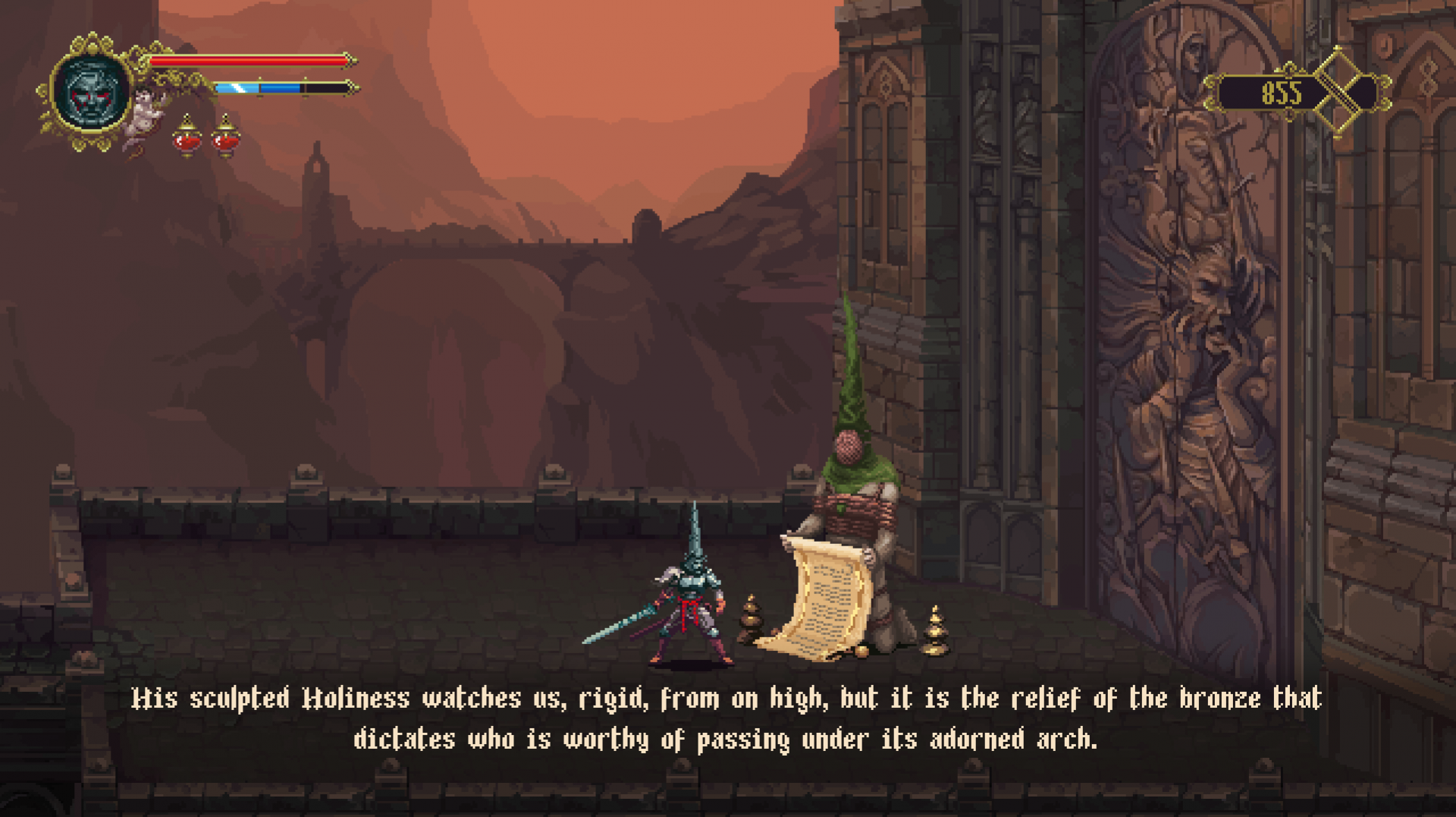This screenshot has height=817, width=1456.
Task: Click the cherub figure beside the portrait frame
Action: pos(143,114)
